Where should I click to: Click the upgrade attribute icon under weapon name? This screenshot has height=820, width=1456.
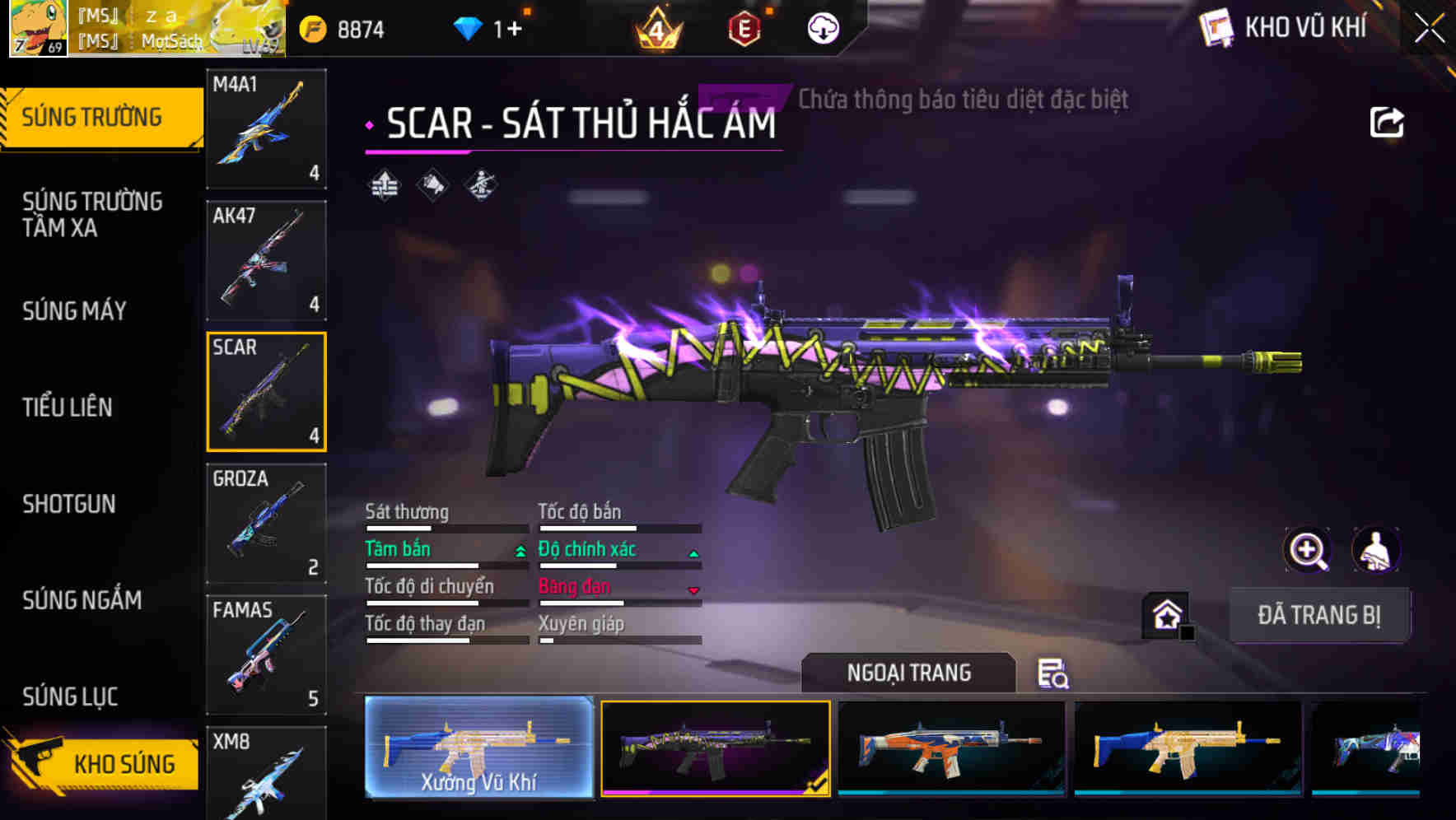pyautogui.click(x=383, y=184)
